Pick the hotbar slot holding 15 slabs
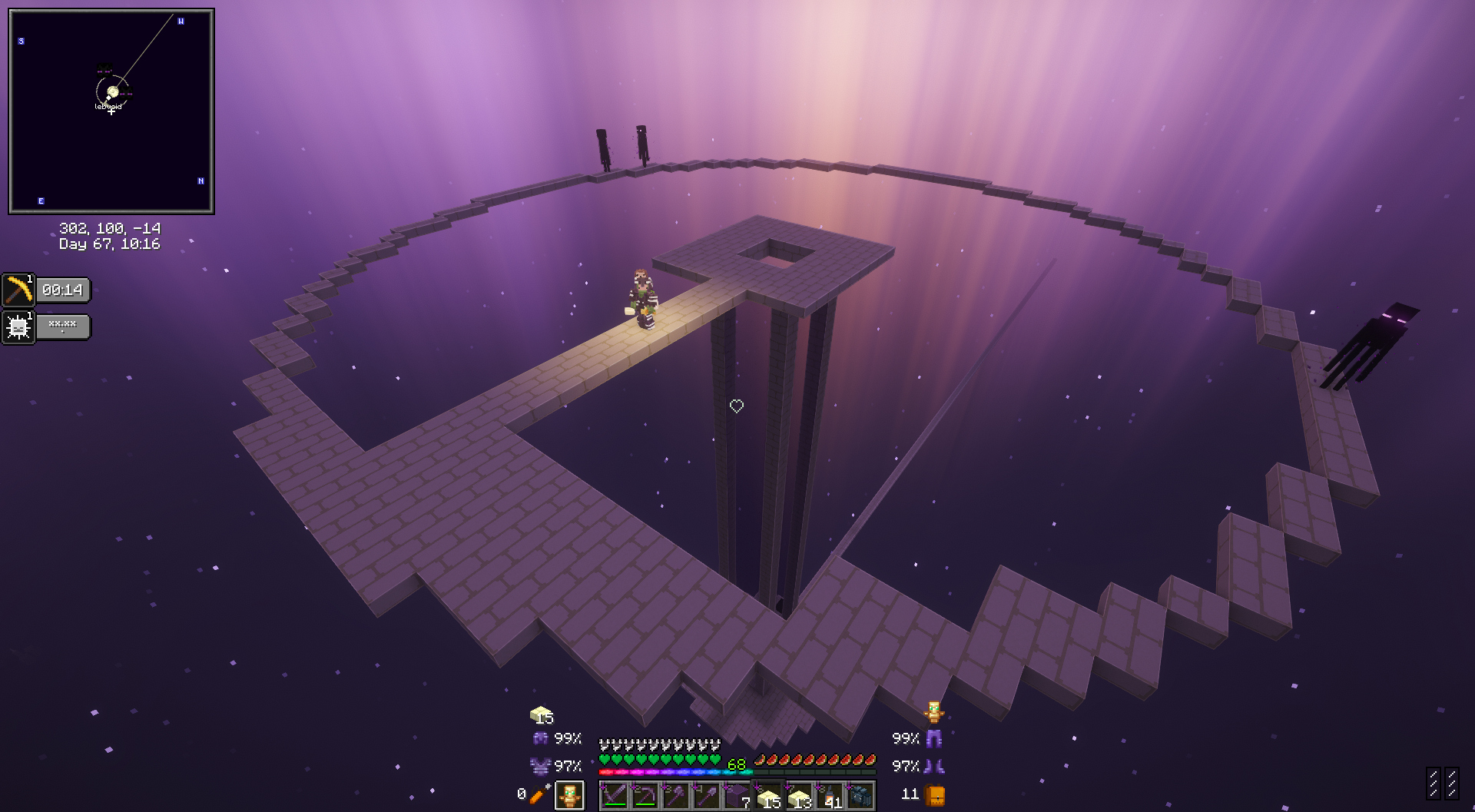Viewport: 1475px width, 812px height. click(x=768, y=796)
